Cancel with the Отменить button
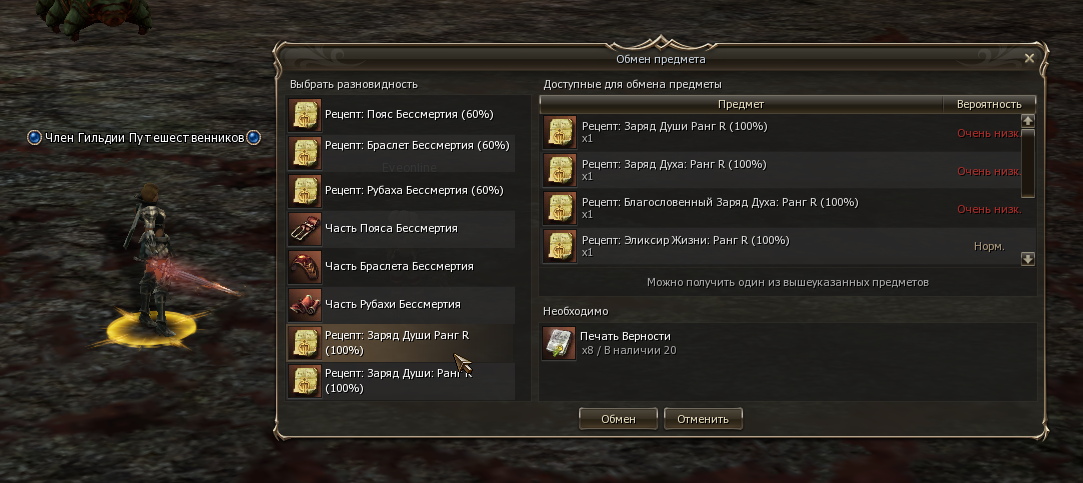Image resolution: width=1083 pixels, height=483 pixels. 703,418
